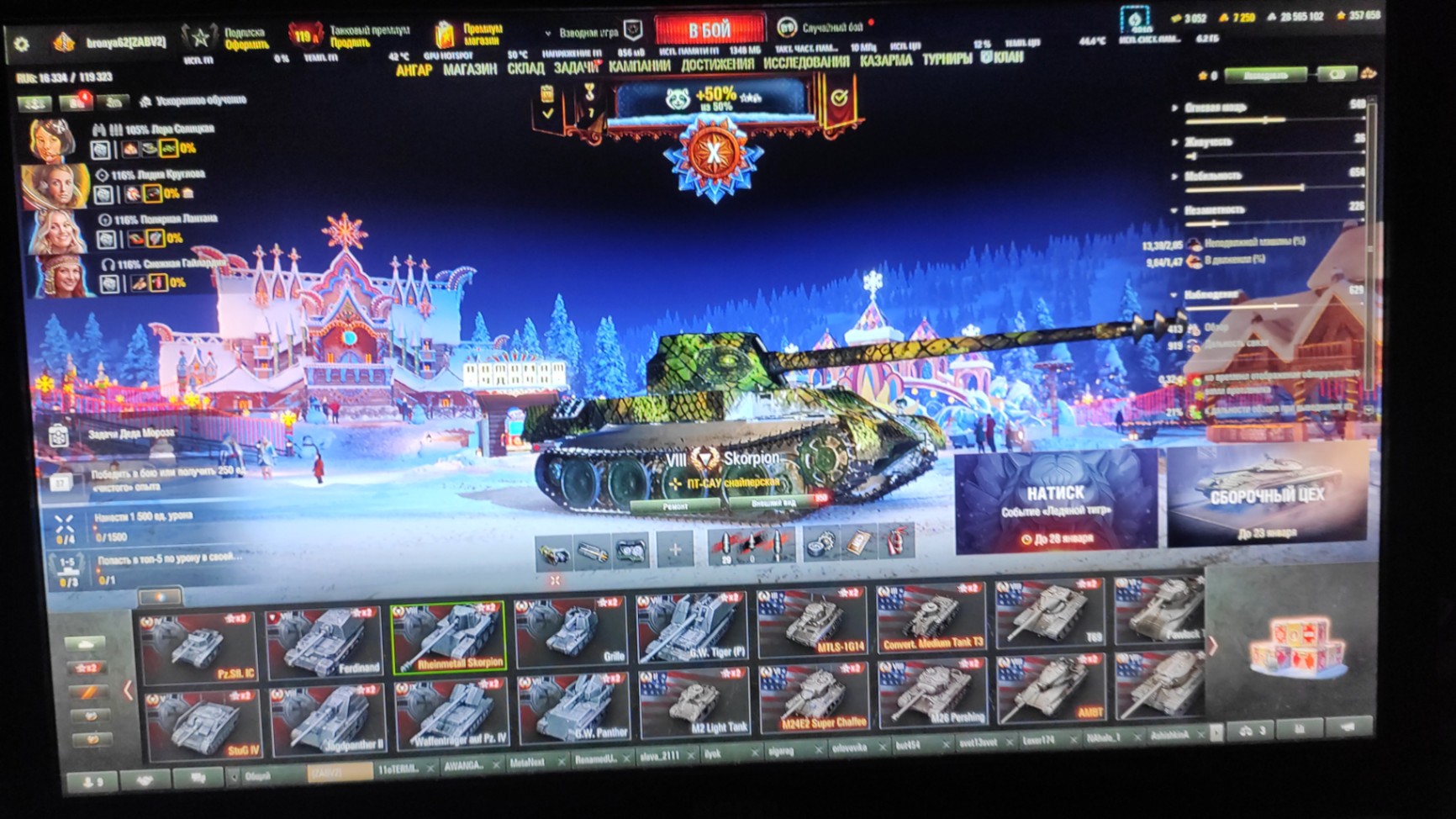The height and width of the screenshot is (819, 1456).
Task: Open the СКЛАД tab
Action: tap(525, 68)
